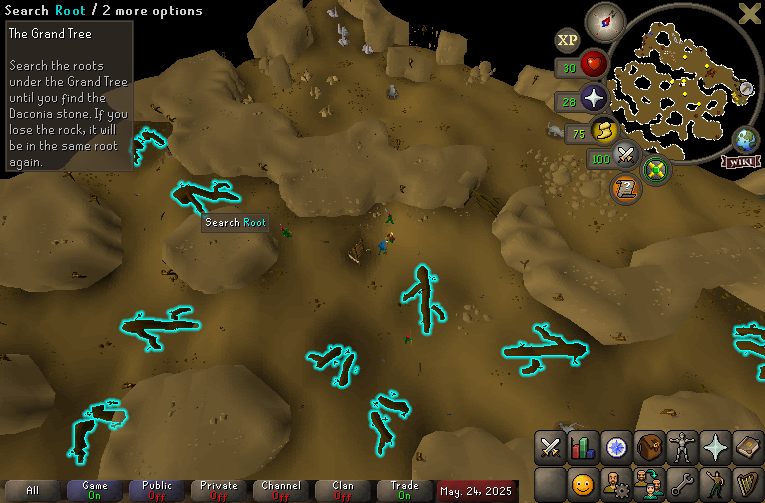
Task: Toggle run using the run energy orb
Action: pyautogui.click(x=603, y=130)
